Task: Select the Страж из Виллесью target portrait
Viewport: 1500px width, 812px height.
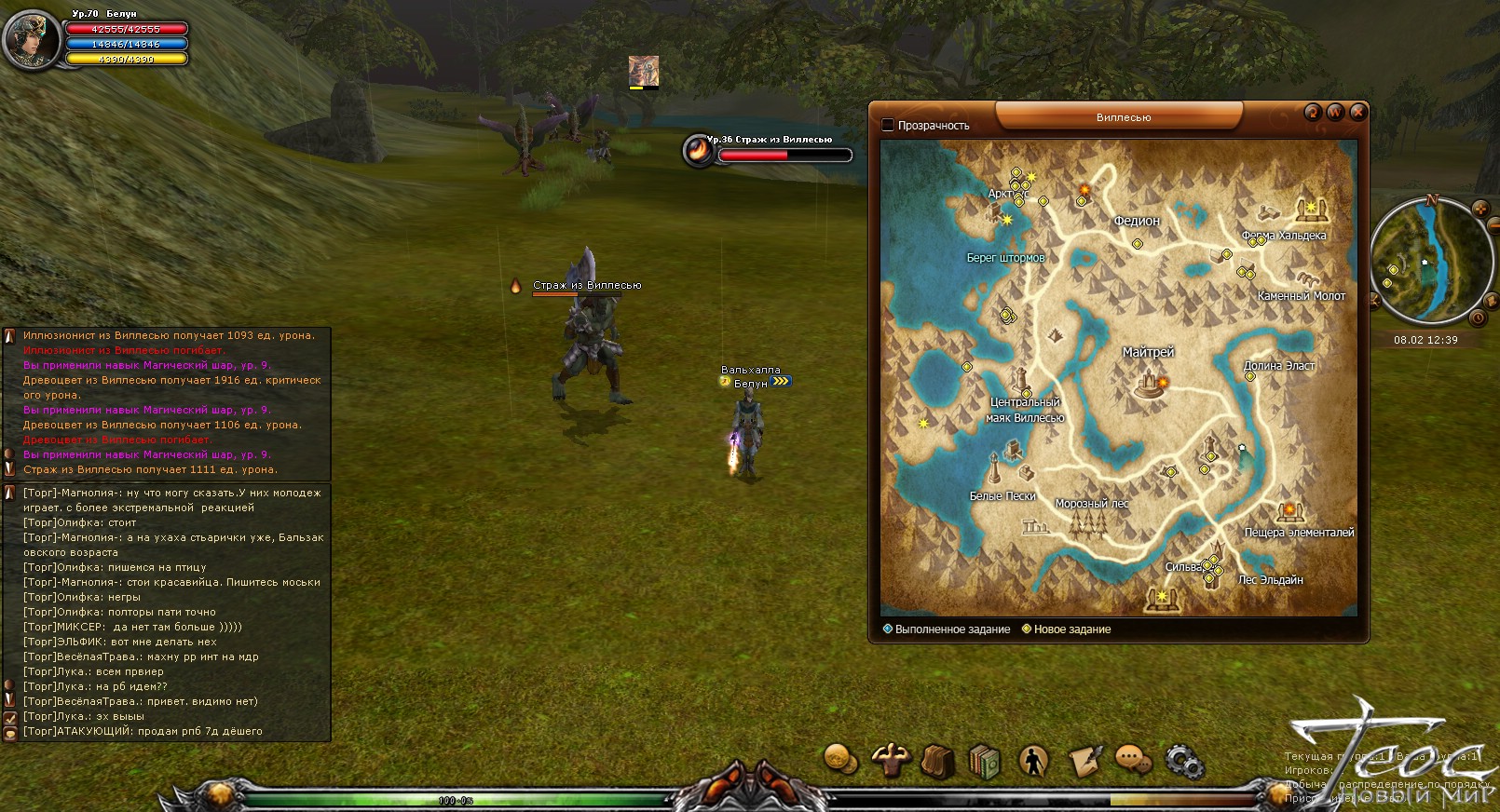Action: [698, 151]
